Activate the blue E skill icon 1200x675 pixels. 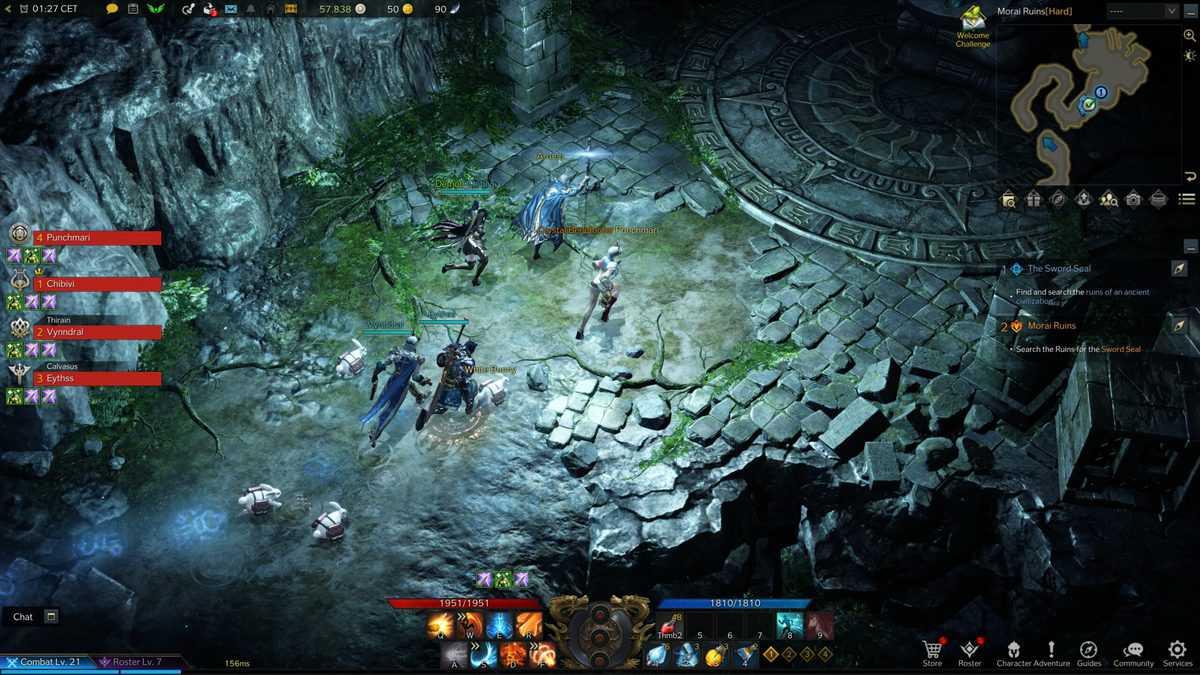[x=499, y=626]
